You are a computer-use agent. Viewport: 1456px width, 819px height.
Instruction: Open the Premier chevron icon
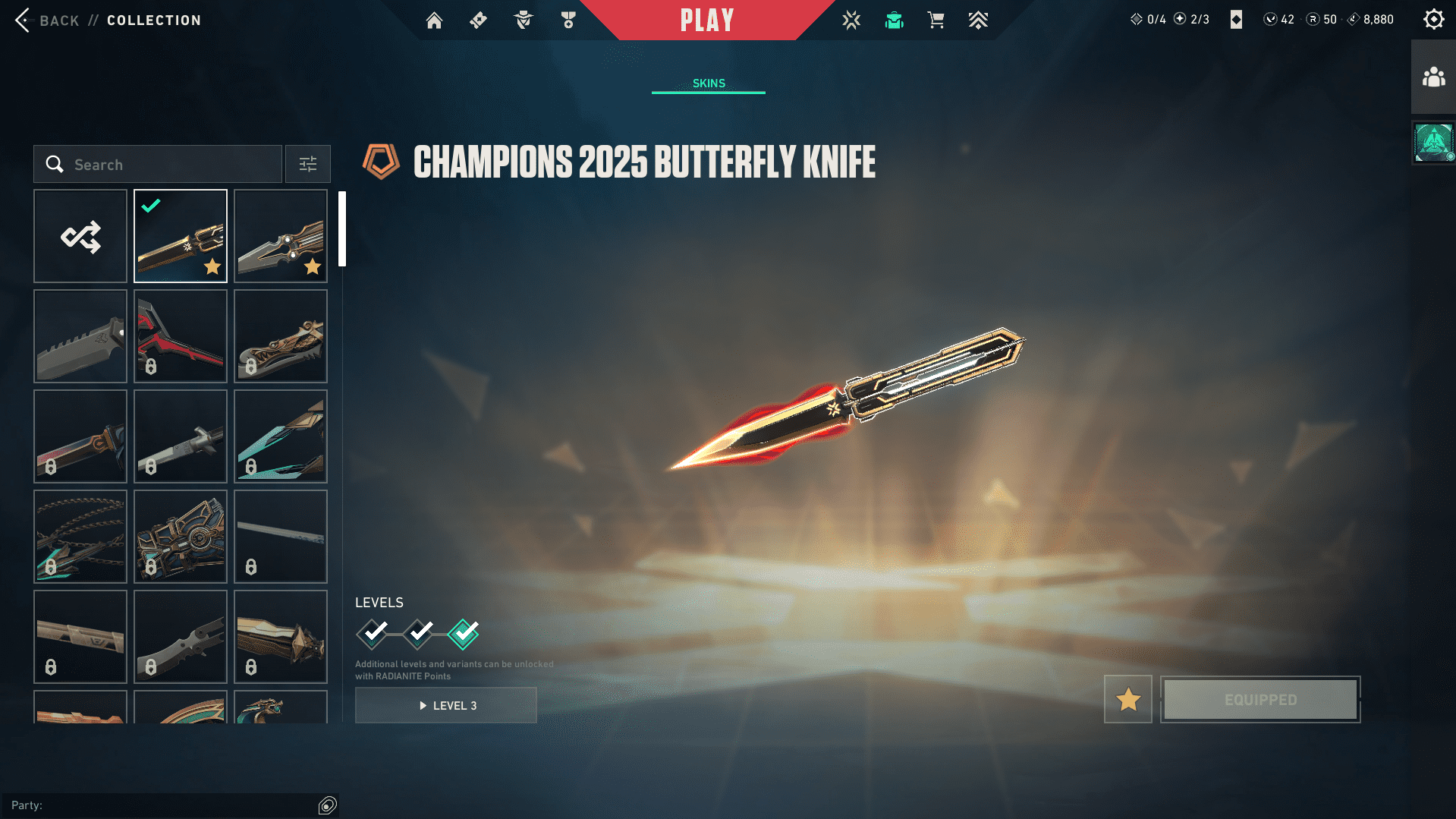click(x=978, y=20)
